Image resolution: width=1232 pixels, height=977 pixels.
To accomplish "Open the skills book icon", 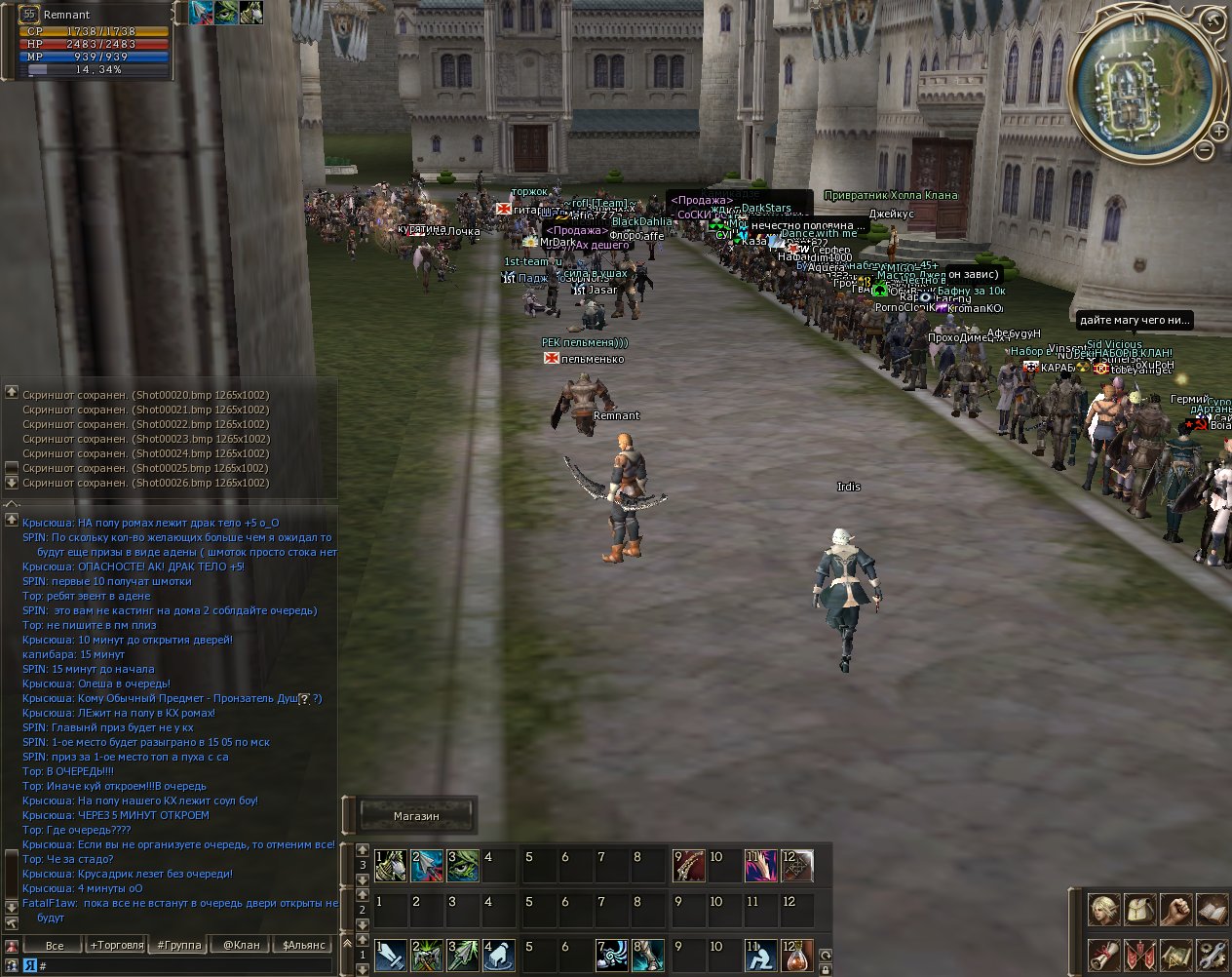I will [x=1212, y=910].
